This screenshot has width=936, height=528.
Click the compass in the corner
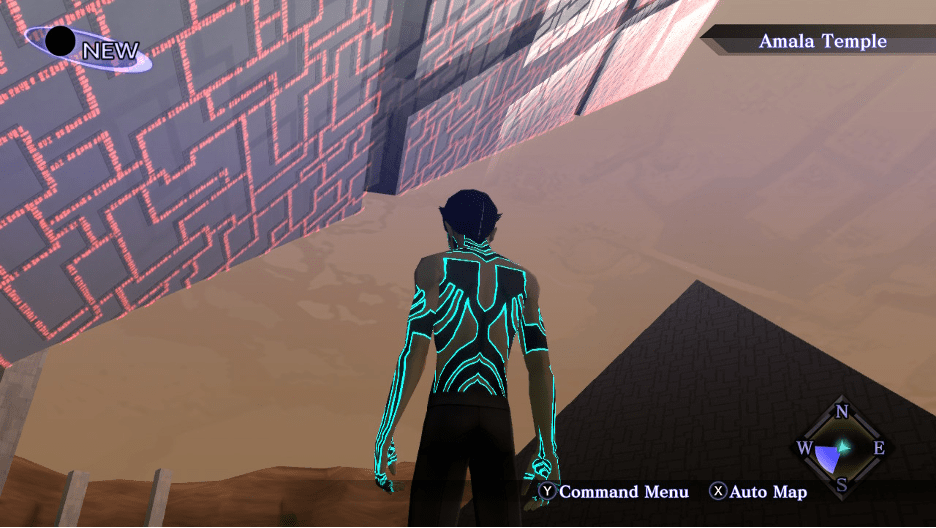(x=841, y=448)
